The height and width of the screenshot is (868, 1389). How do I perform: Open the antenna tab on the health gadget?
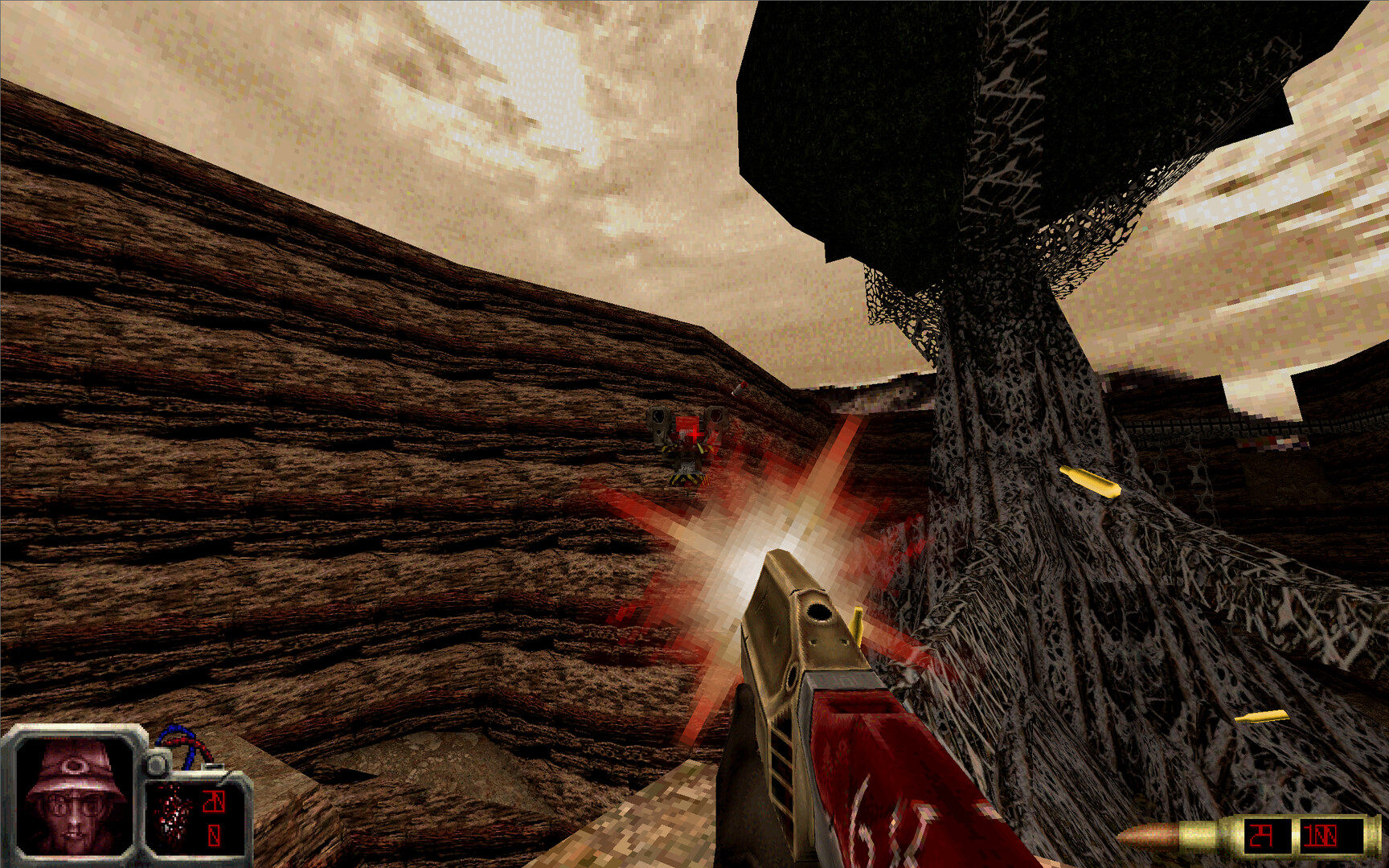(x=211, y=766)
